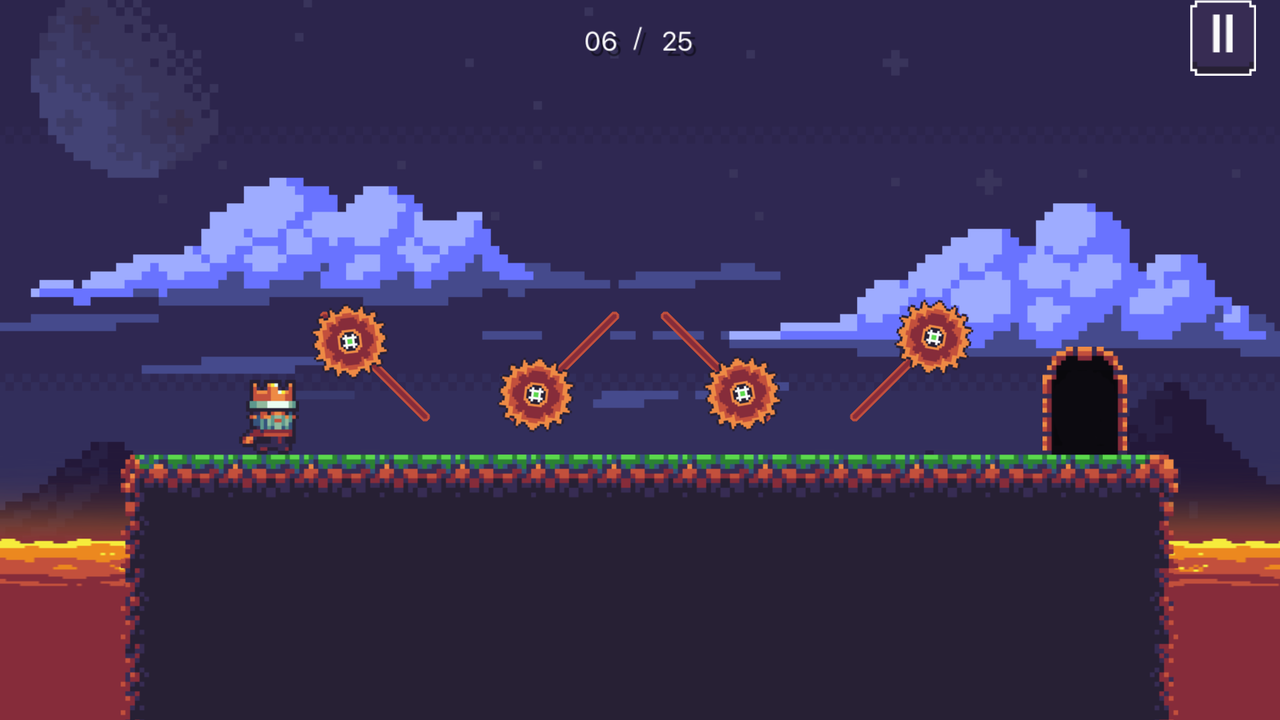
Task: Select the leftmost spinning saw blade
Action: [x=351, y=341]
